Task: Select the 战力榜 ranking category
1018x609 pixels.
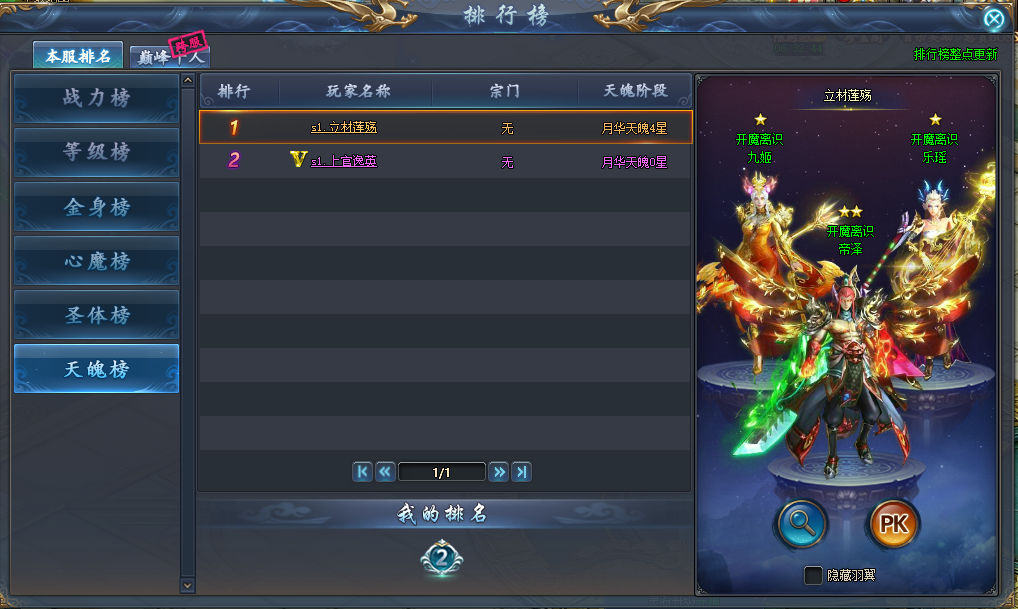Action: coord(97,98)
